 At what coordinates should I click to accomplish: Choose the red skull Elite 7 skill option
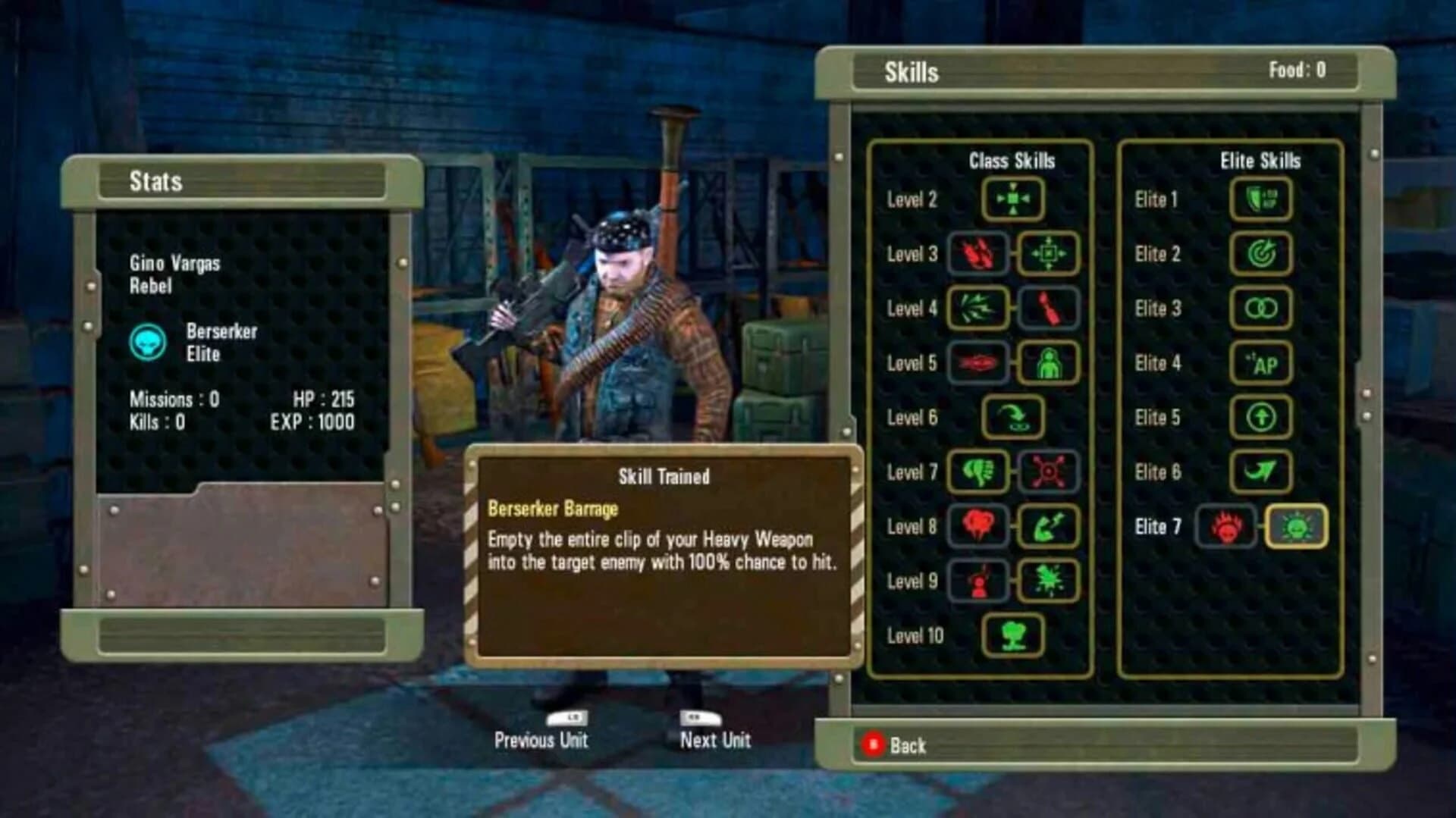click(x=1226, y=526)
